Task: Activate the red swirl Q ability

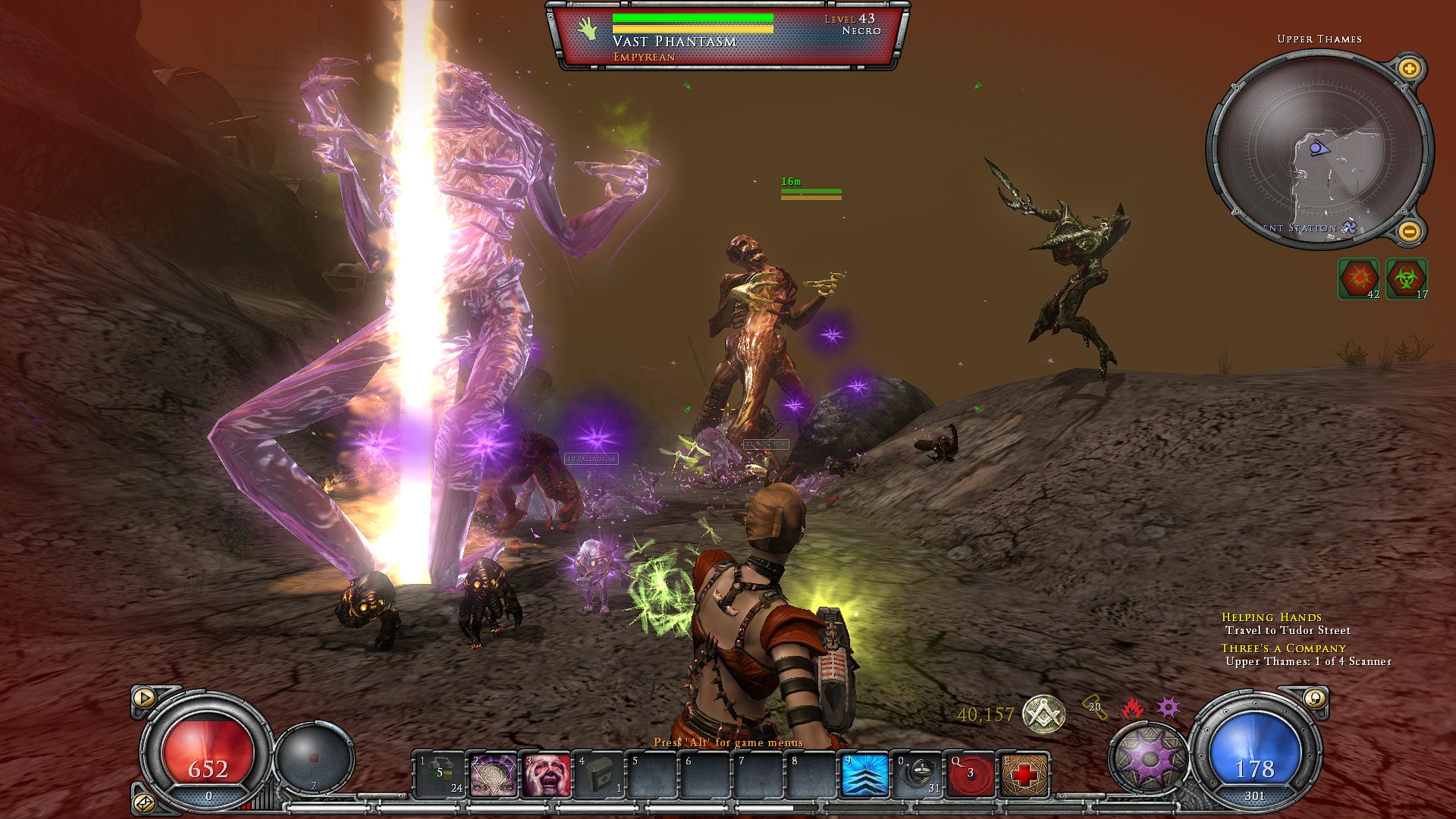Action: click(x=971, y=775)
